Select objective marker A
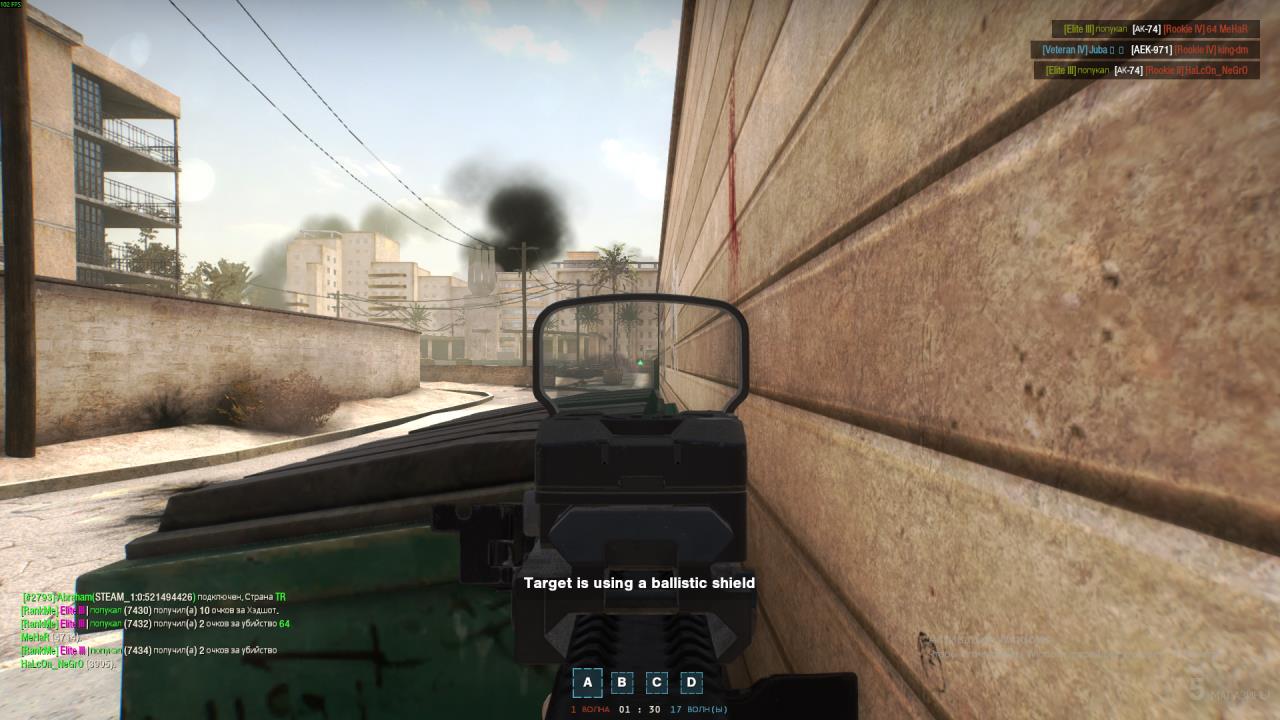 (x=587, y=683)
